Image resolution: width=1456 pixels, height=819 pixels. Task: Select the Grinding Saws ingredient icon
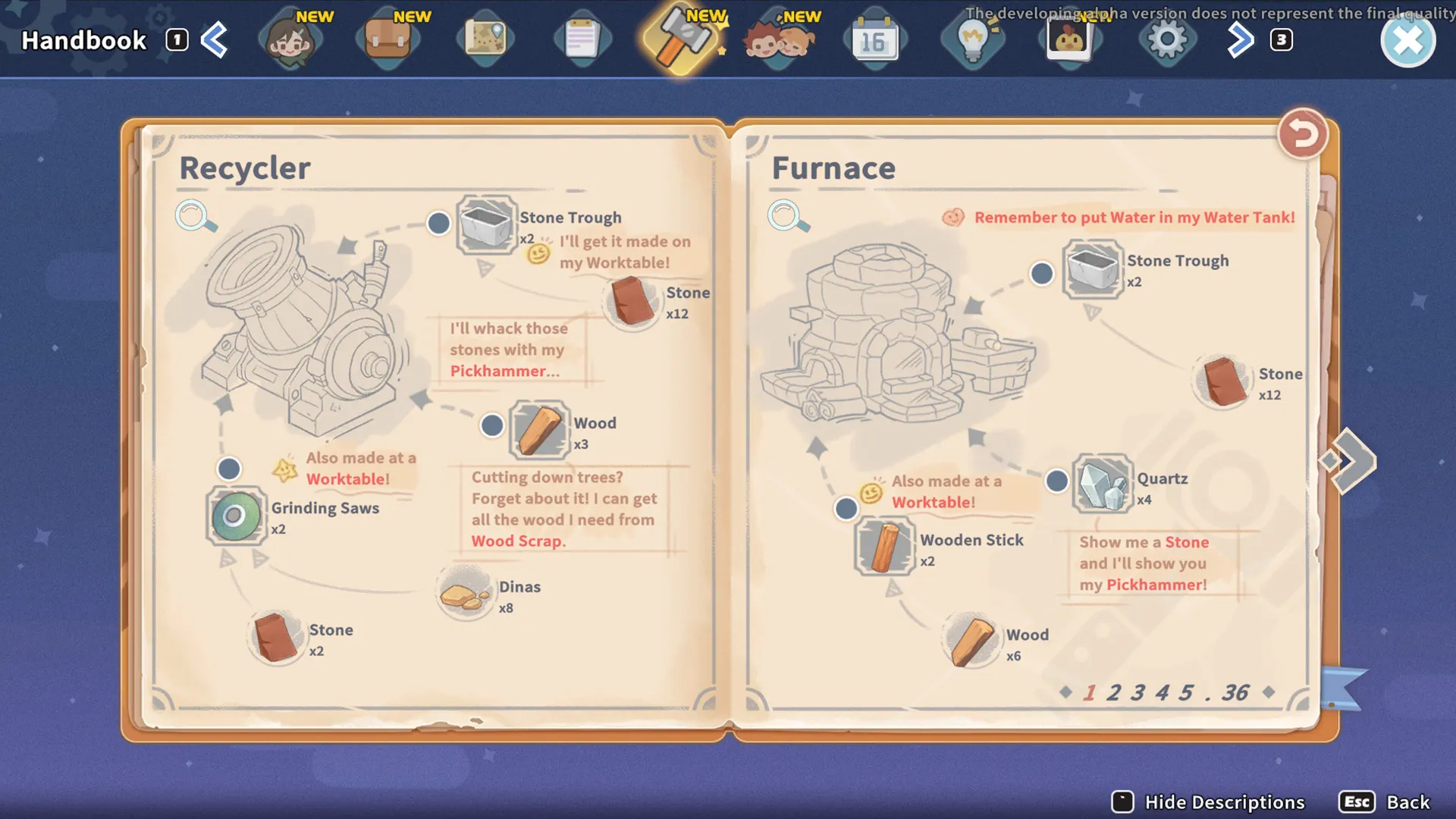236,516
